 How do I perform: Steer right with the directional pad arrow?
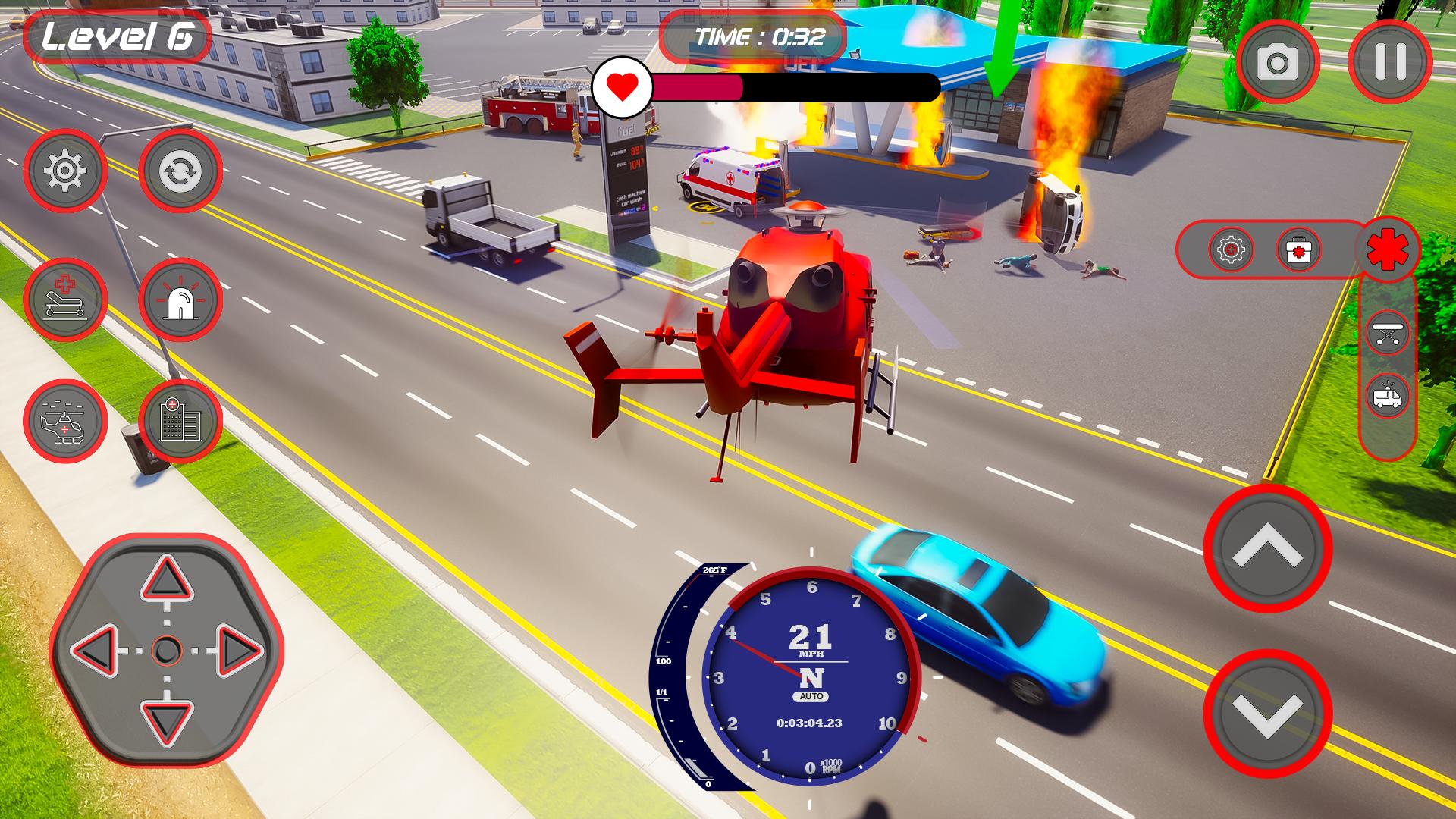[x=238, y=651]
